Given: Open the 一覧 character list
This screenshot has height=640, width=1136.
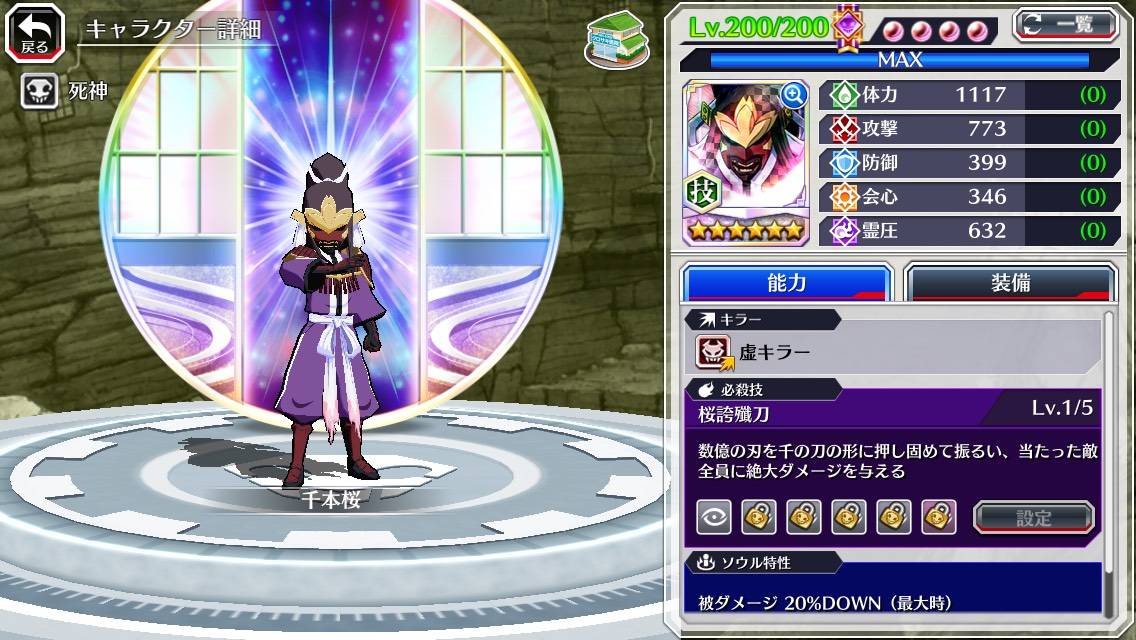Looking at the screenshot, I should click(x=1064, y=24).
